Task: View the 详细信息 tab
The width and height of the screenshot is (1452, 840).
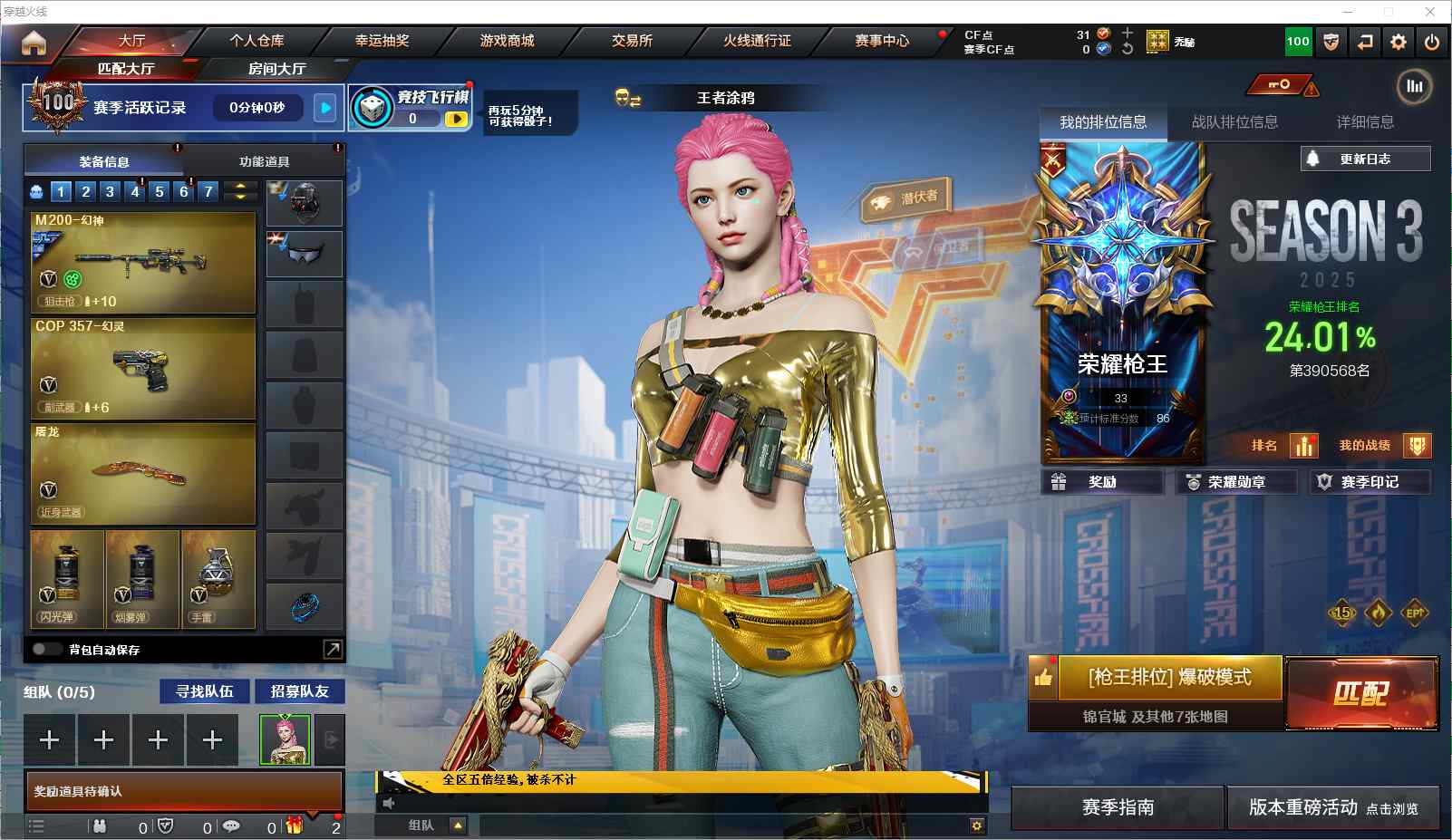Action: tap(1365, 122)
